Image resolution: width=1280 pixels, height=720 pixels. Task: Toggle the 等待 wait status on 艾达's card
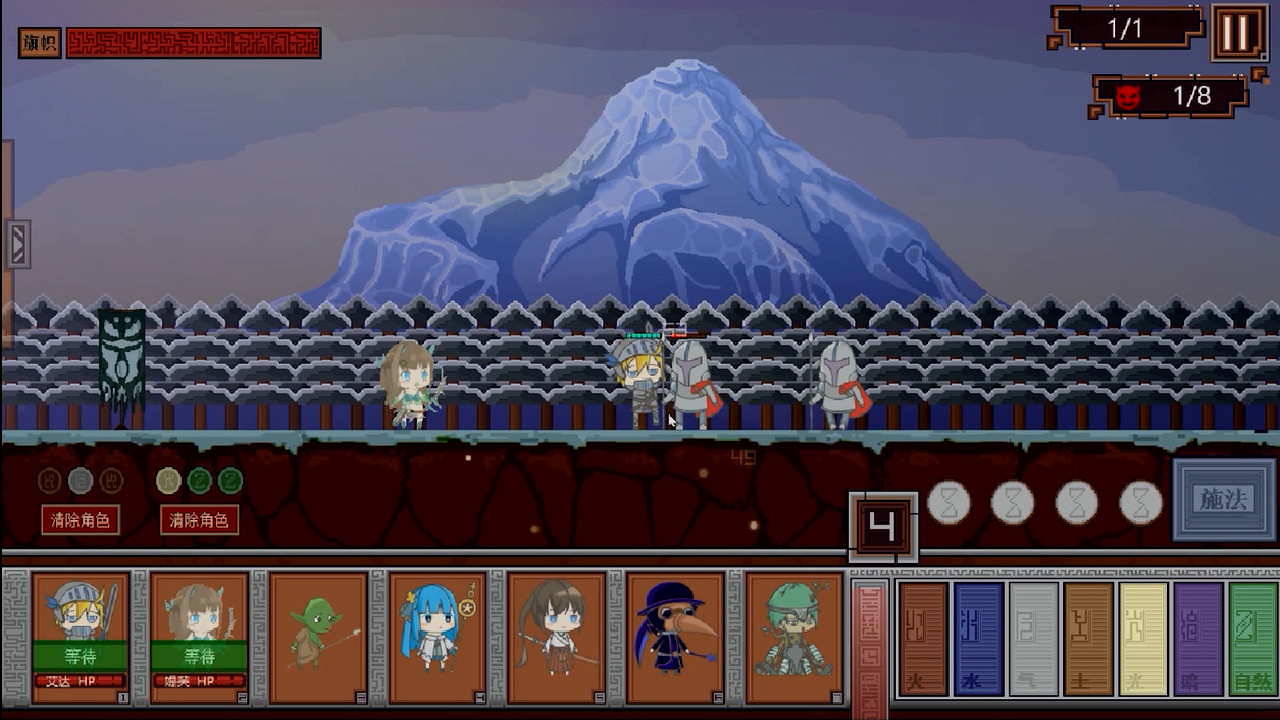pos(82,656)
